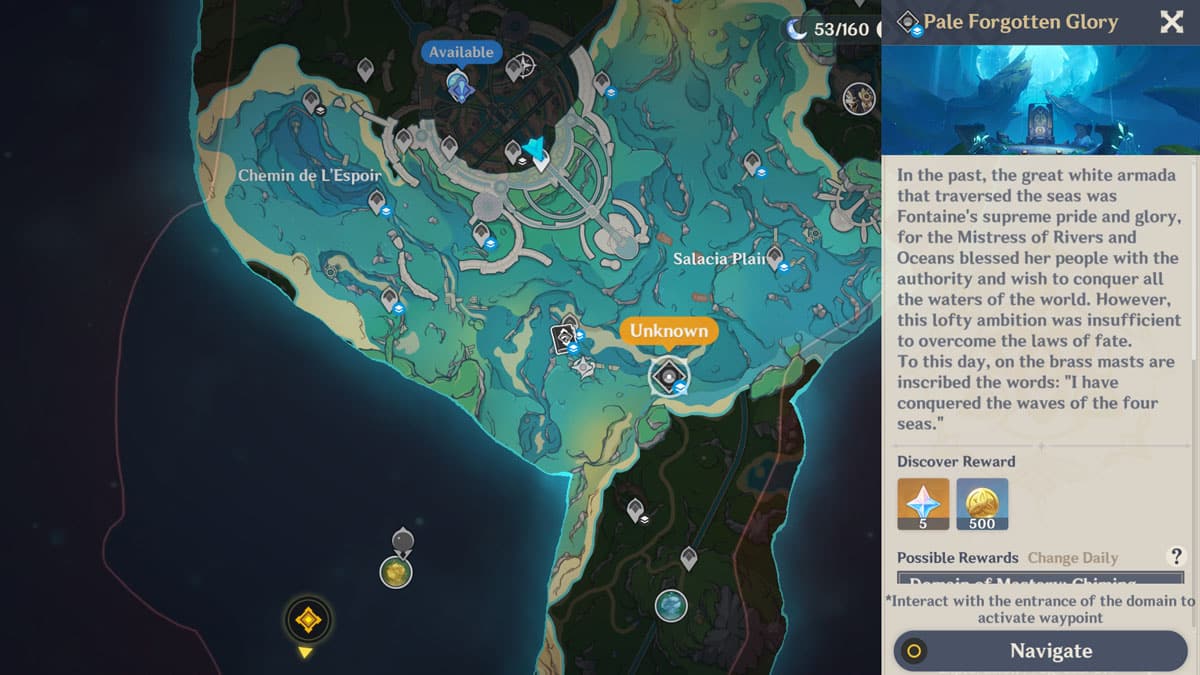Click the cyan player location arrow

536,150
